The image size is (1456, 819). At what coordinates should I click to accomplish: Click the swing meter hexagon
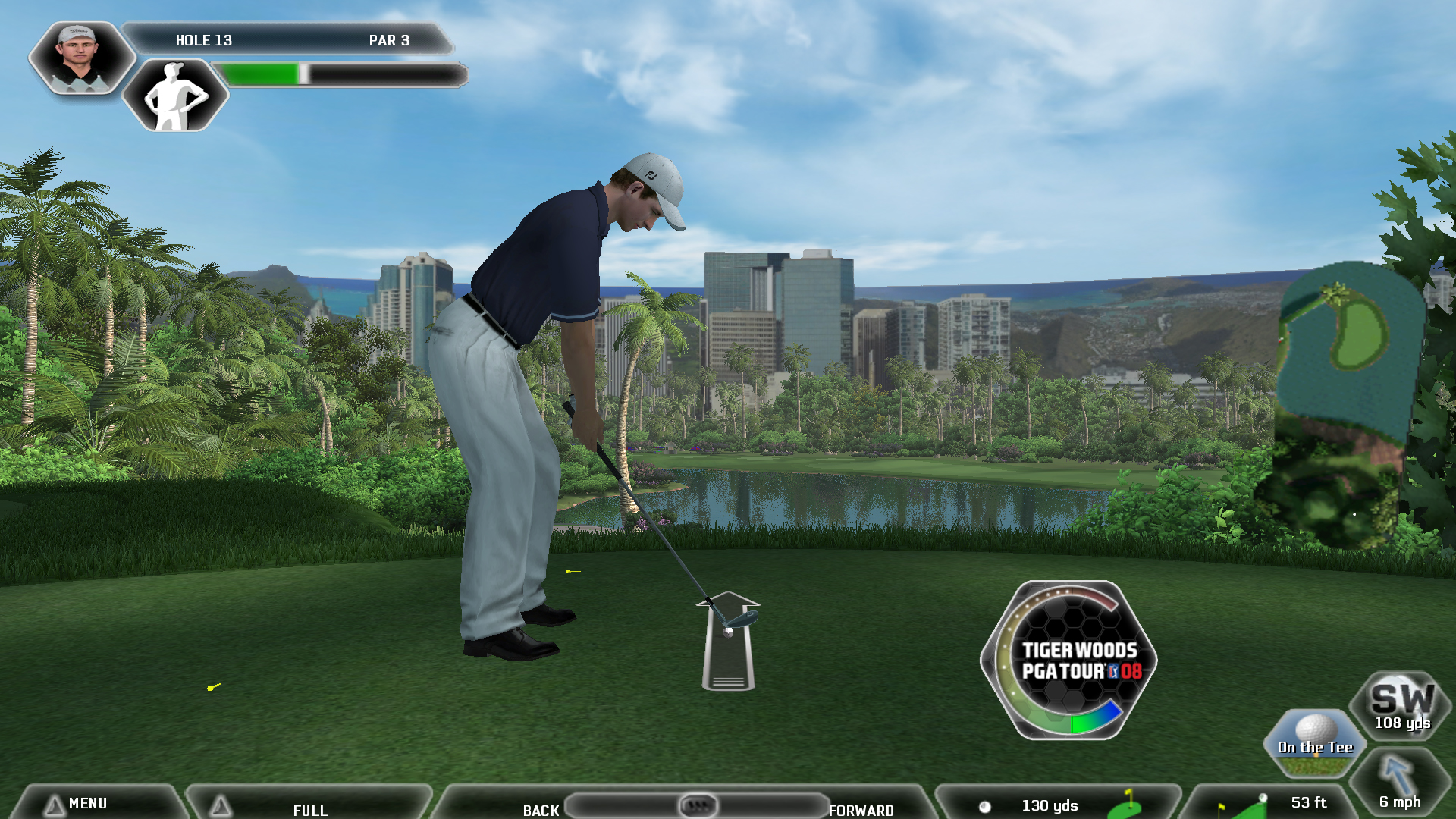pos(1069,661)
